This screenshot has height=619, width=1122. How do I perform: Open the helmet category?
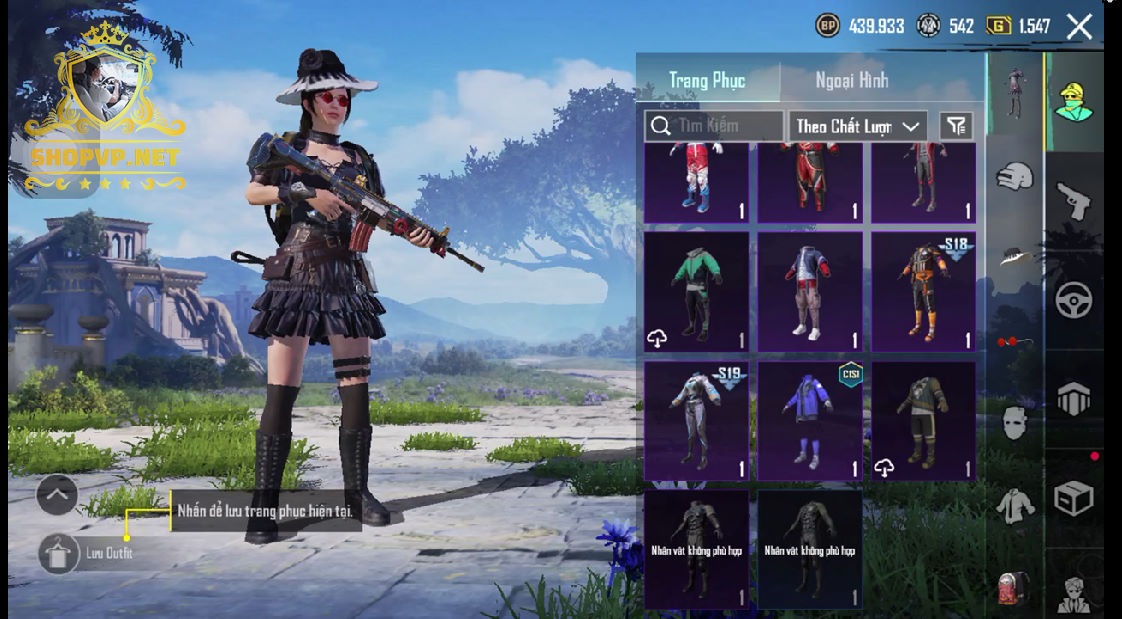[1014, 177]
